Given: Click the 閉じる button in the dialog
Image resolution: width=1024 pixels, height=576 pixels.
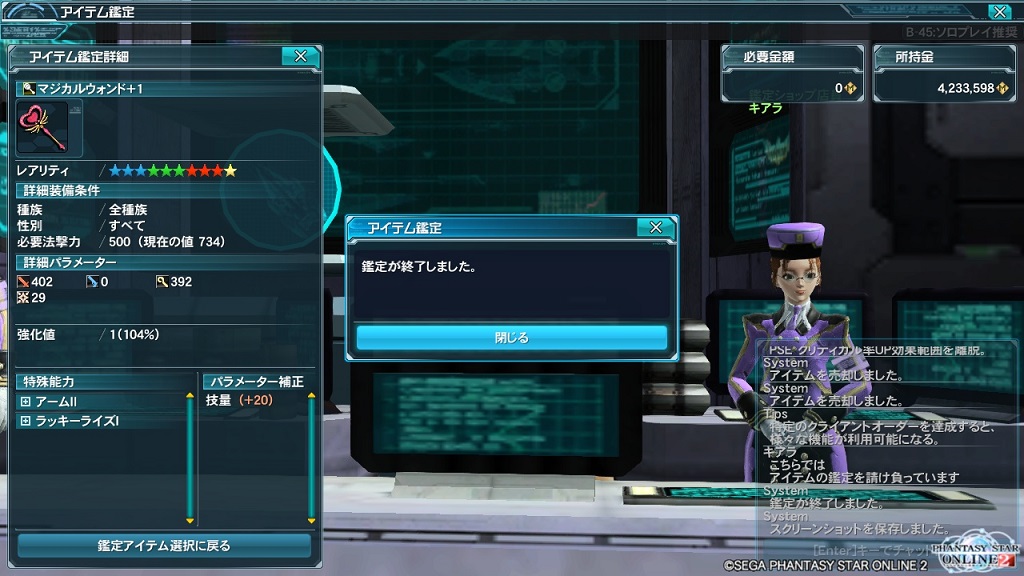Looking at the screenshot, I should point(511,338).
